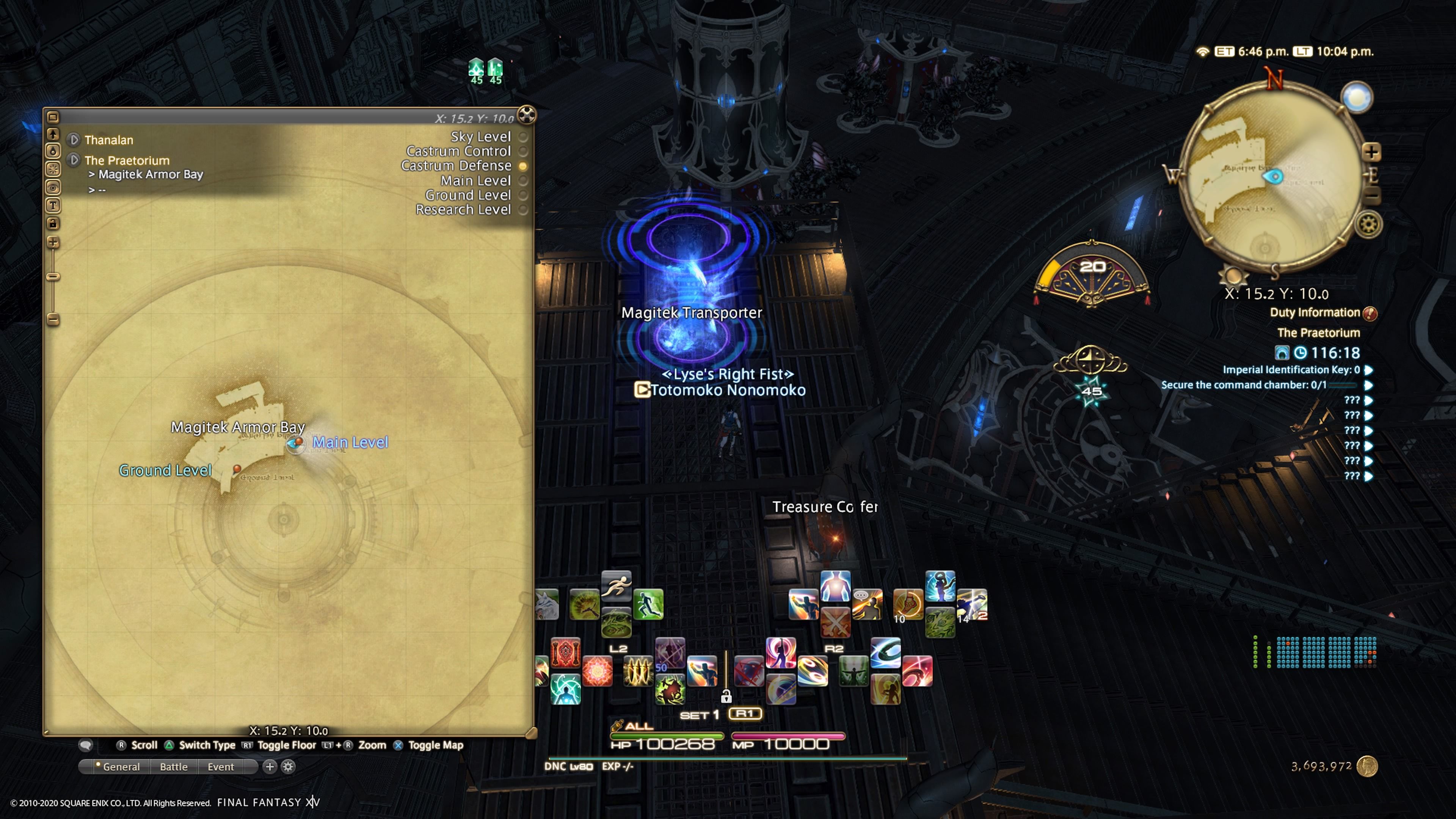Click the aether droplet icon on map sidebar

(53, 151)
